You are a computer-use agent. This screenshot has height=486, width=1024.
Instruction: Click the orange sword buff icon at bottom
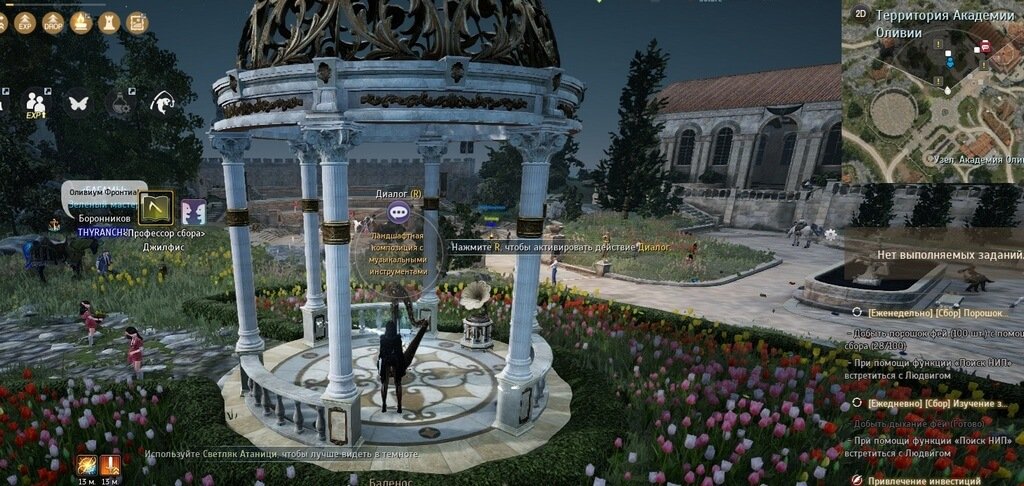pos(109,465)
